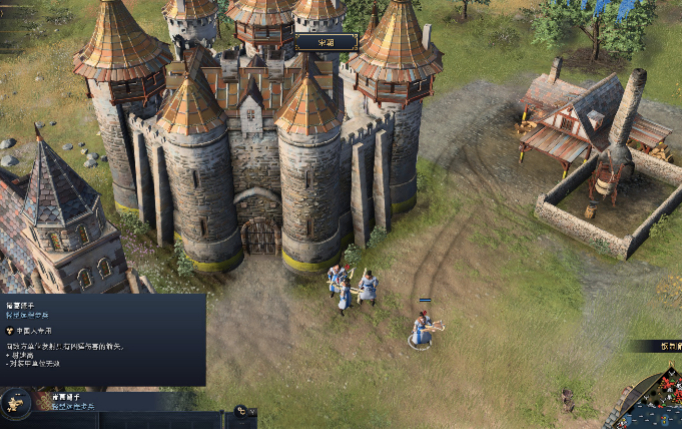
Task: Click the keep's name label banner
Action: [326, 42]
